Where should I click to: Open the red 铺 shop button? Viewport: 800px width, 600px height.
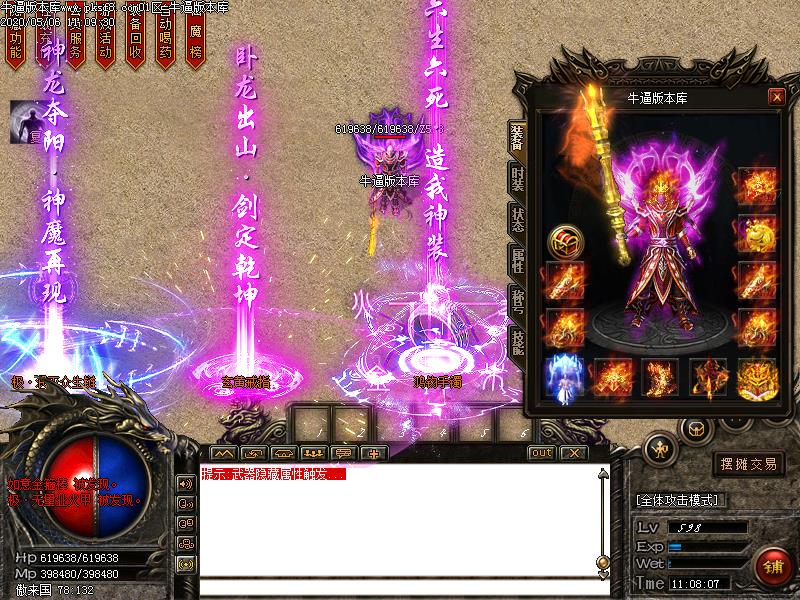(x=771, y=565)
